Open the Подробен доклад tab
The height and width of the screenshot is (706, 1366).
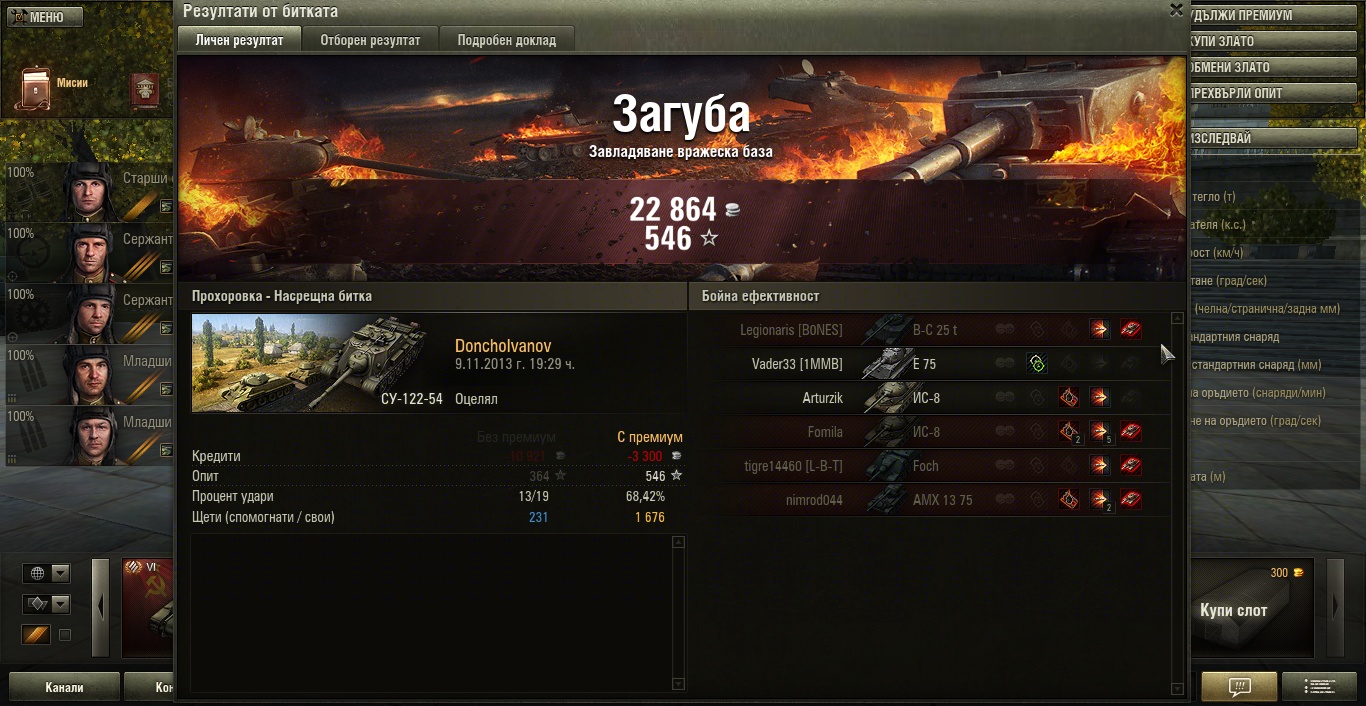(x=507, y=40)
